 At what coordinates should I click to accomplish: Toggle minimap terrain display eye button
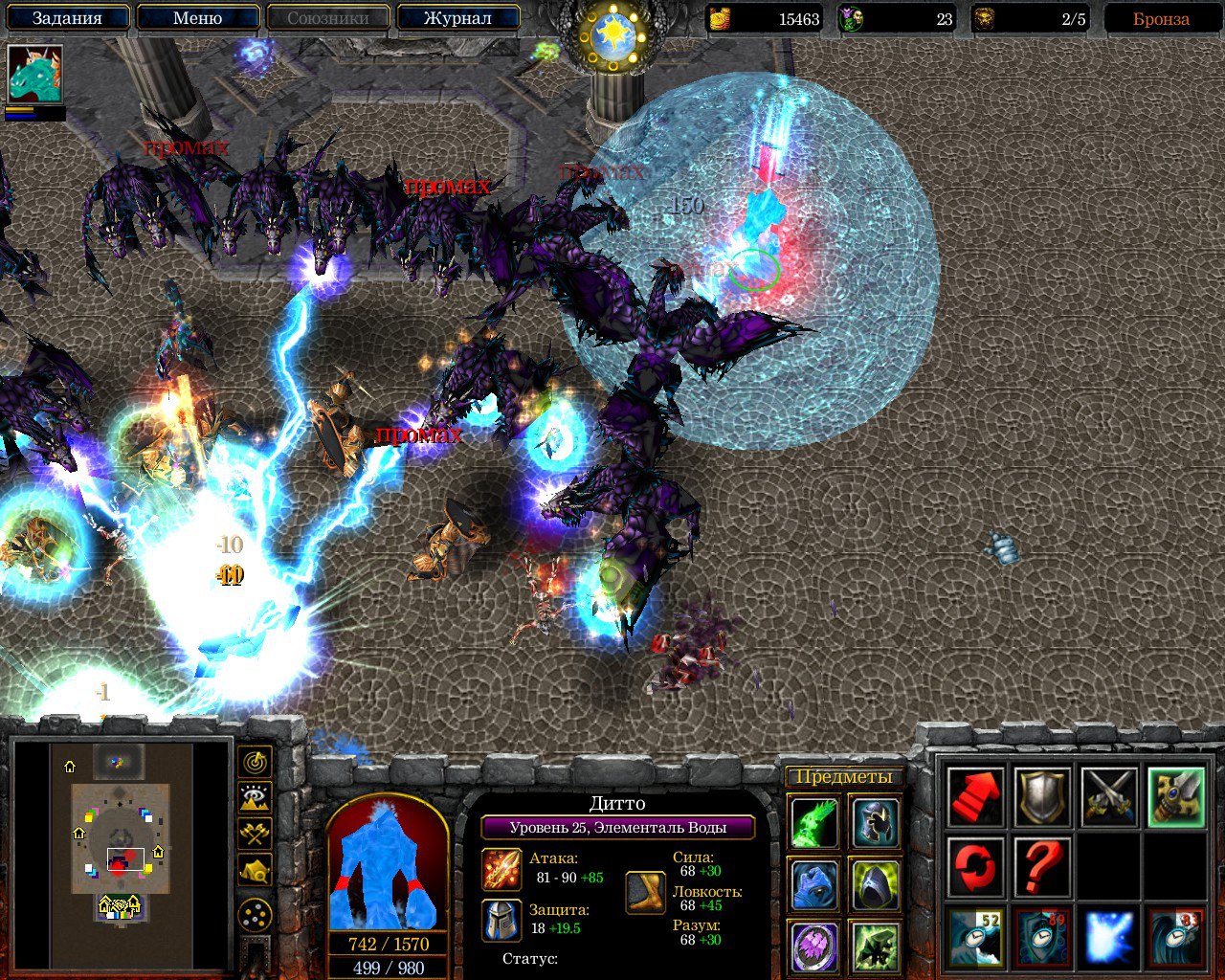click(x=255, y=798)
